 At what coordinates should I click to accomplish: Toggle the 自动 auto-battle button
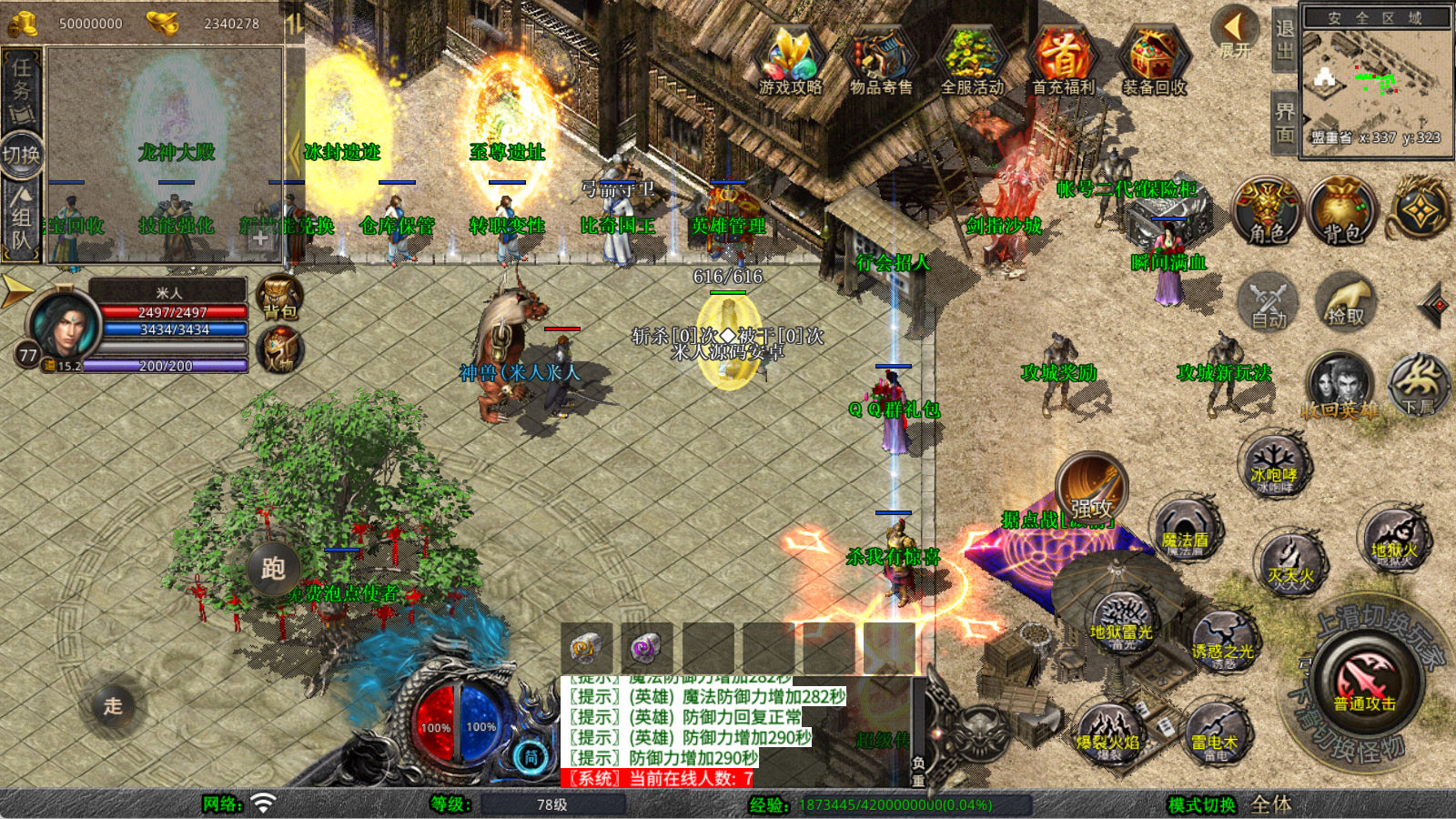(1269, 303)
